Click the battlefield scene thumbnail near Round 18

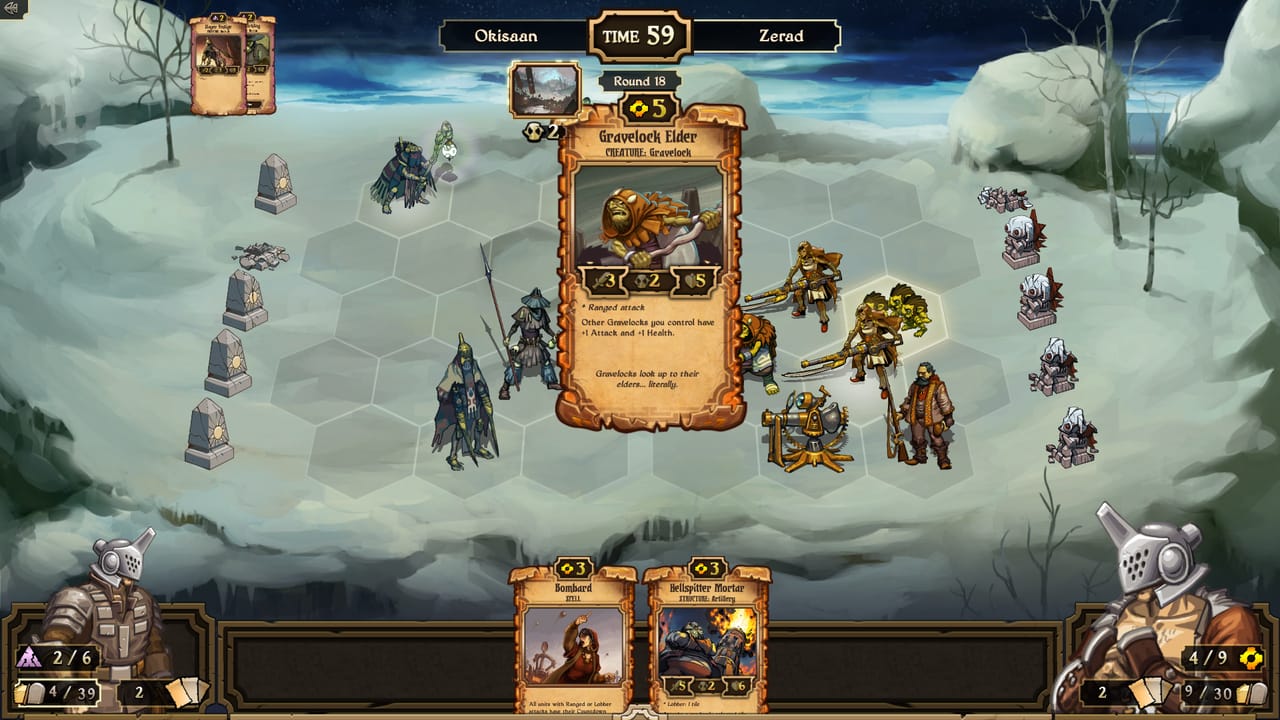[544, 89]
